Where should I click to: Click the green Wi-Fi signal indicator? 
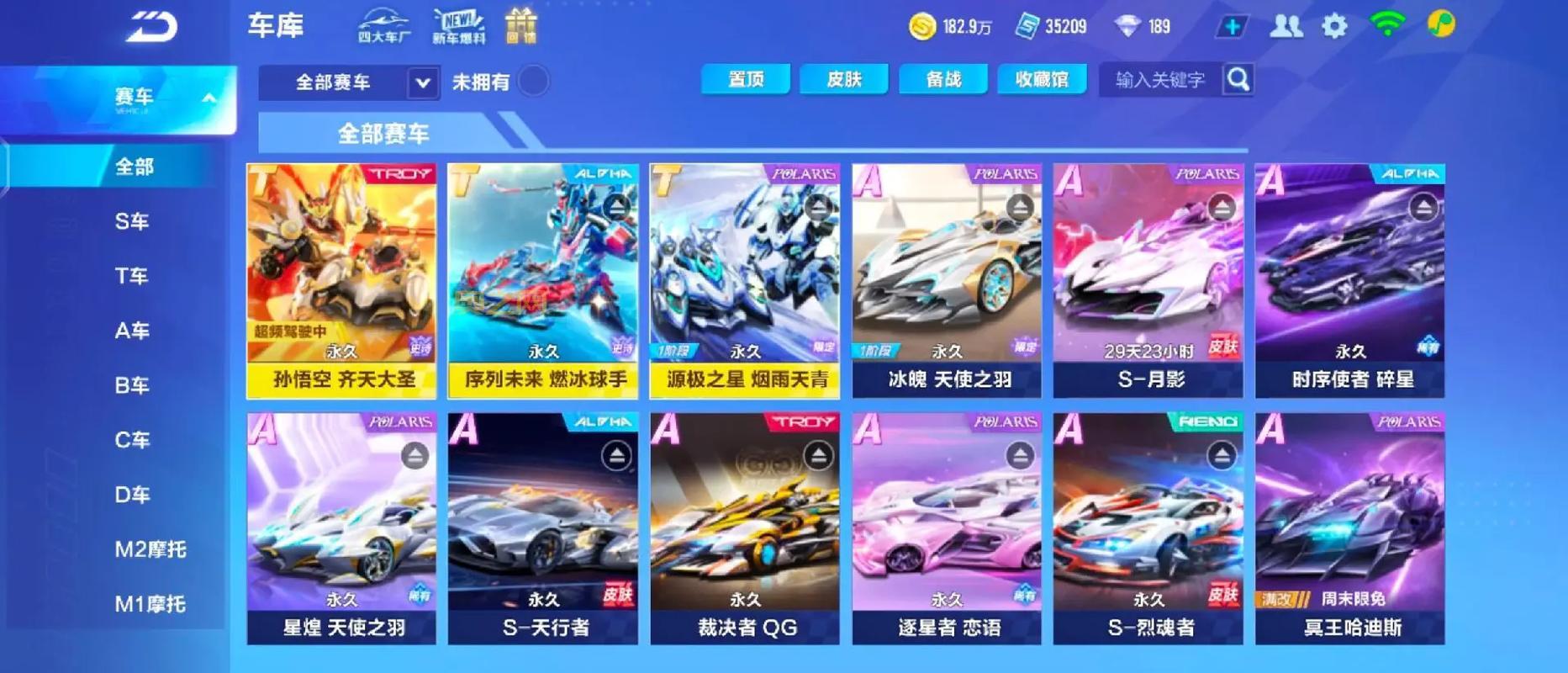tap(1387, 25)
